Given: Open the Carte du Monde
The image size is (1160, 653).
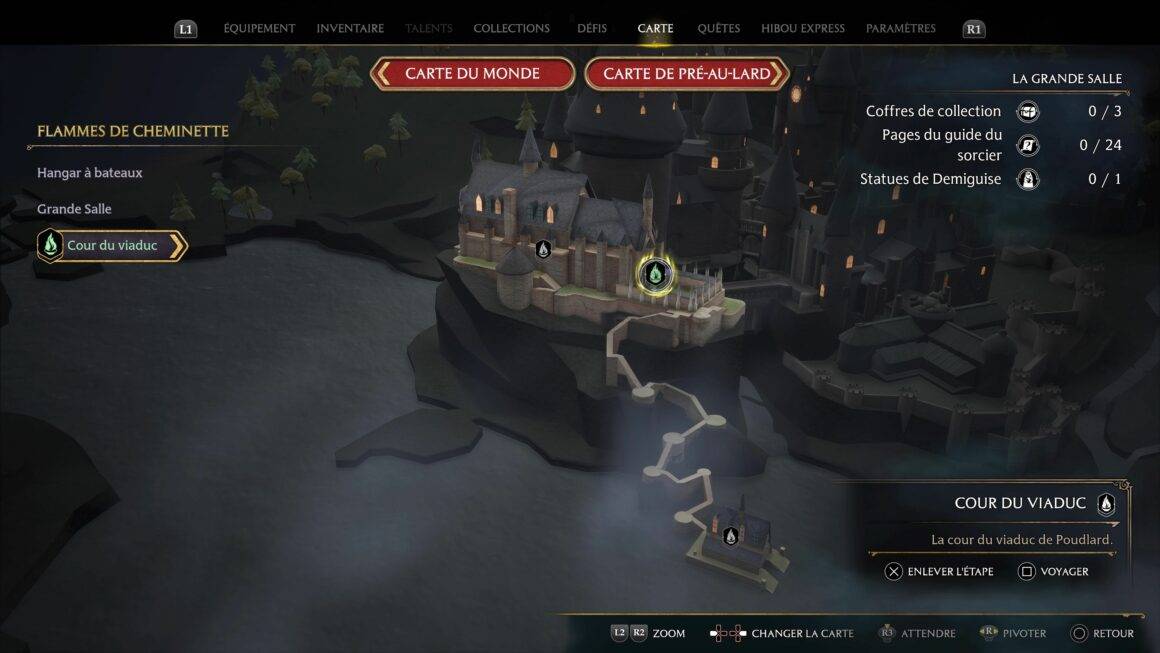Looking at the screenshot, I should tap(472, 74).
